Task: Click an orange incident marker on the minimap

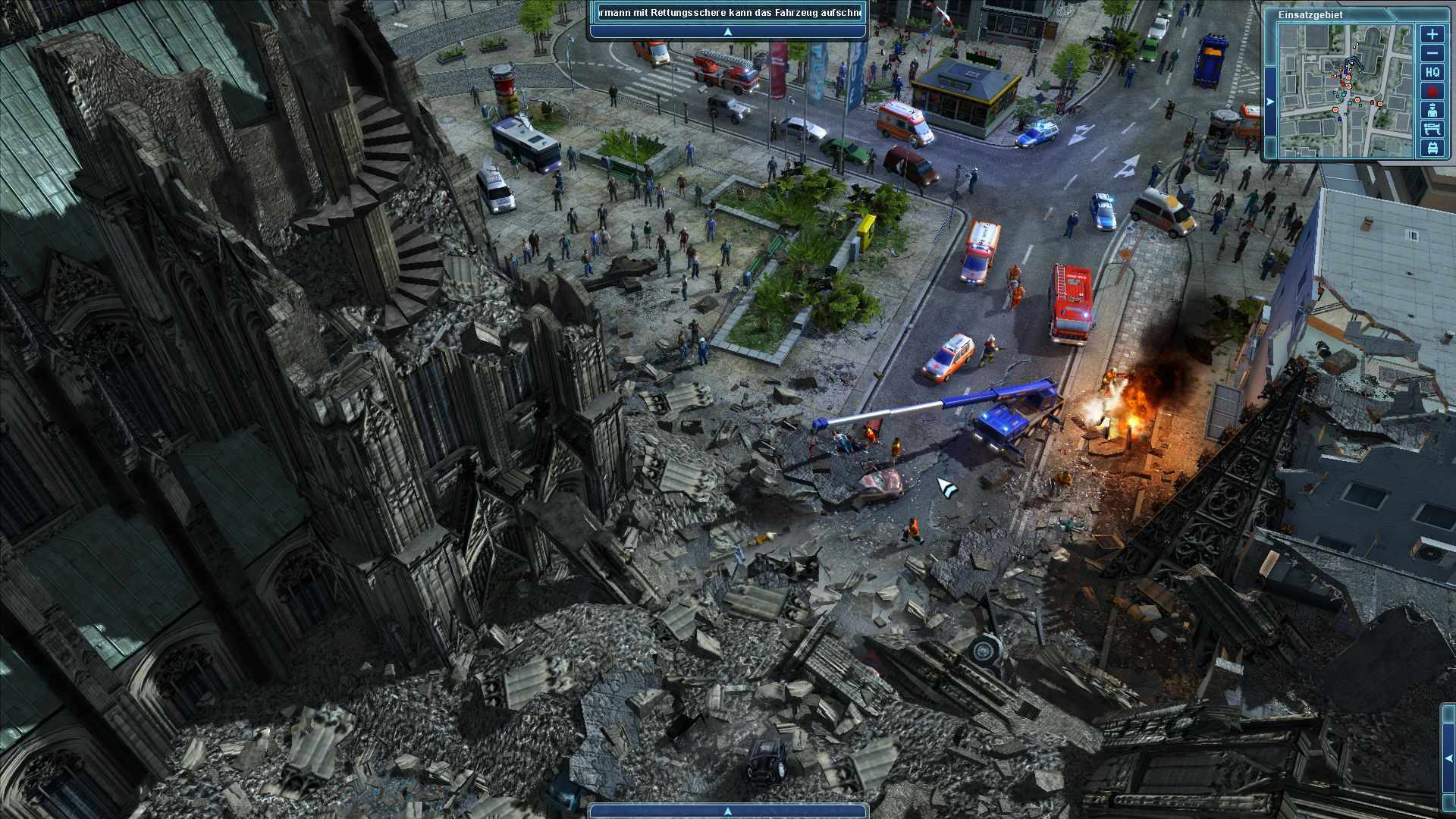Action: point(1380,104)
